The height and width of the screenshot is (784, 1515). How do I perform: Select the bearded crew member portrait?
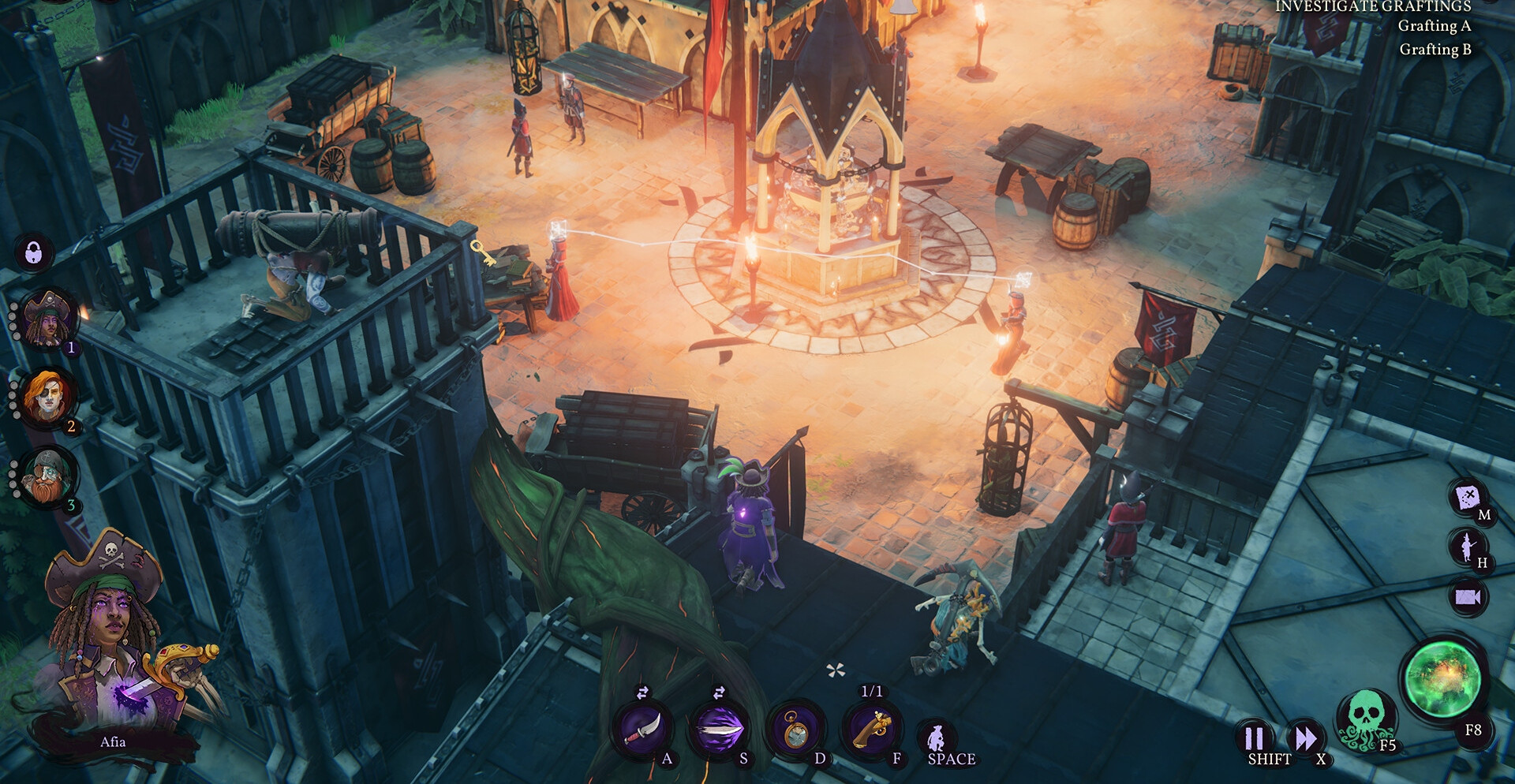pos(49,476)
